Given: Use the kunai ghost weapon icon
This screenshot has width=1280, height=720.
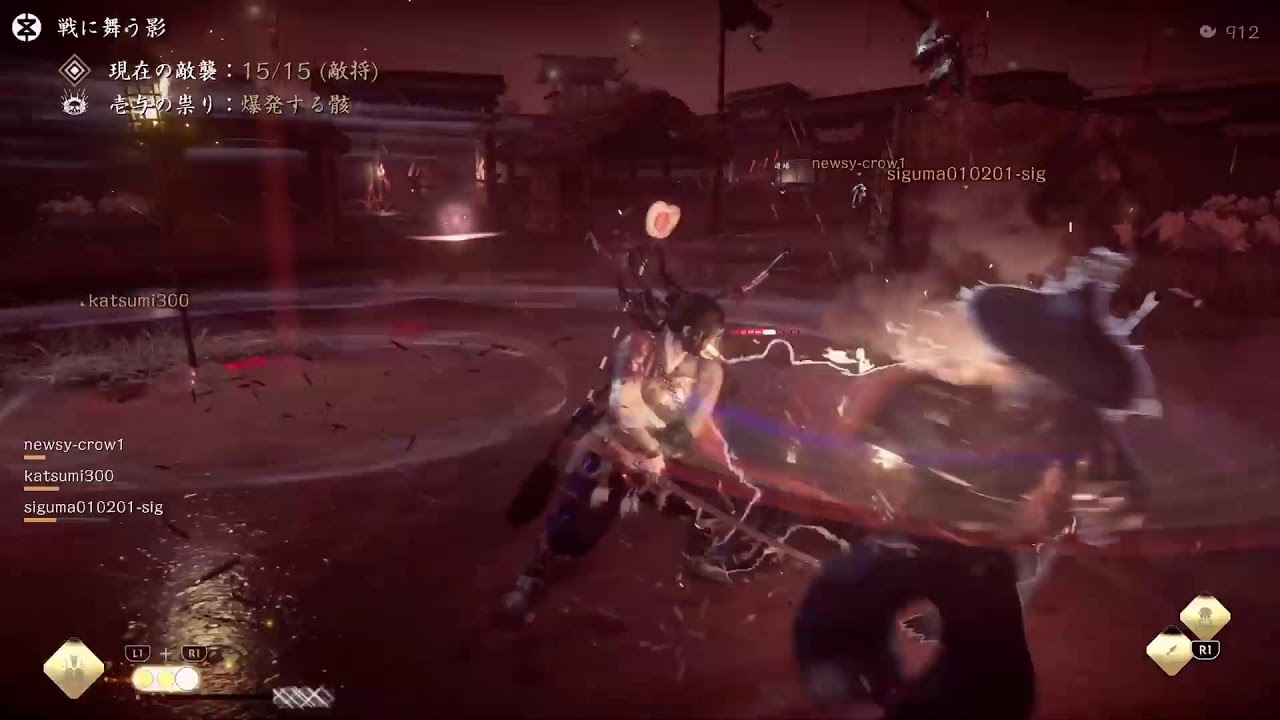Looking at the screenshot, I should pos(1168,650).
